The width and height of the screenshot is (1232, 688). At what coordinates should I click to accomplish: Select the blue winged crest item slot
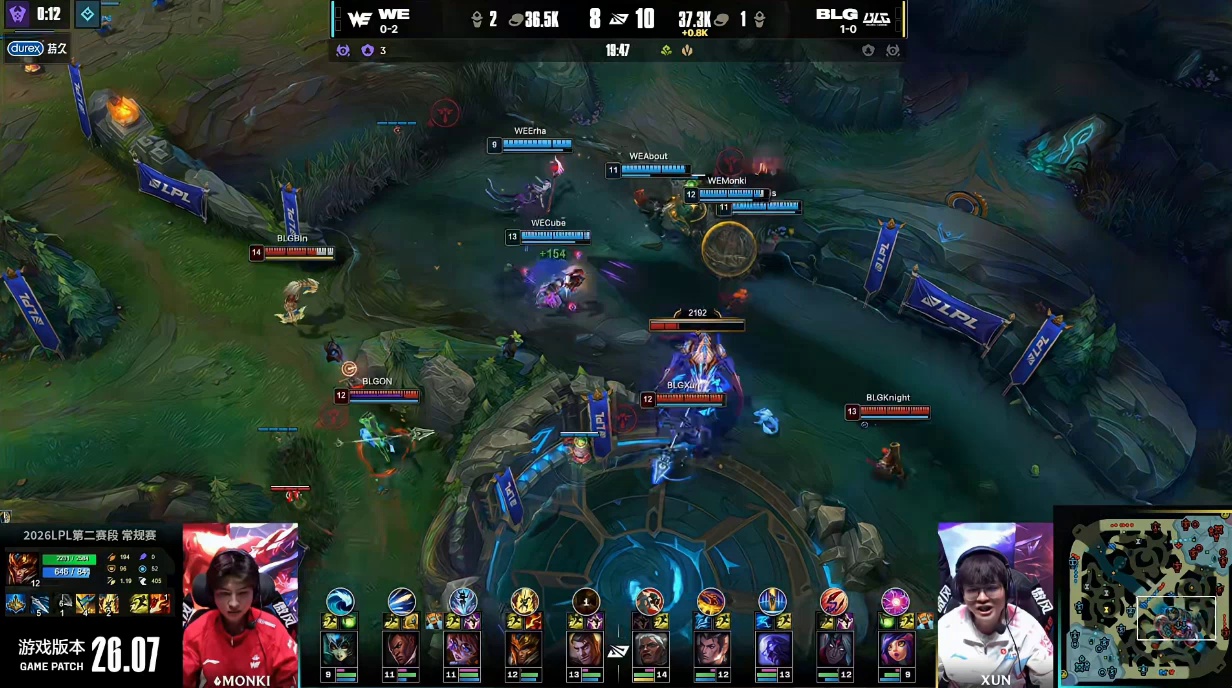pyautogui.click(x=16, y=603)
